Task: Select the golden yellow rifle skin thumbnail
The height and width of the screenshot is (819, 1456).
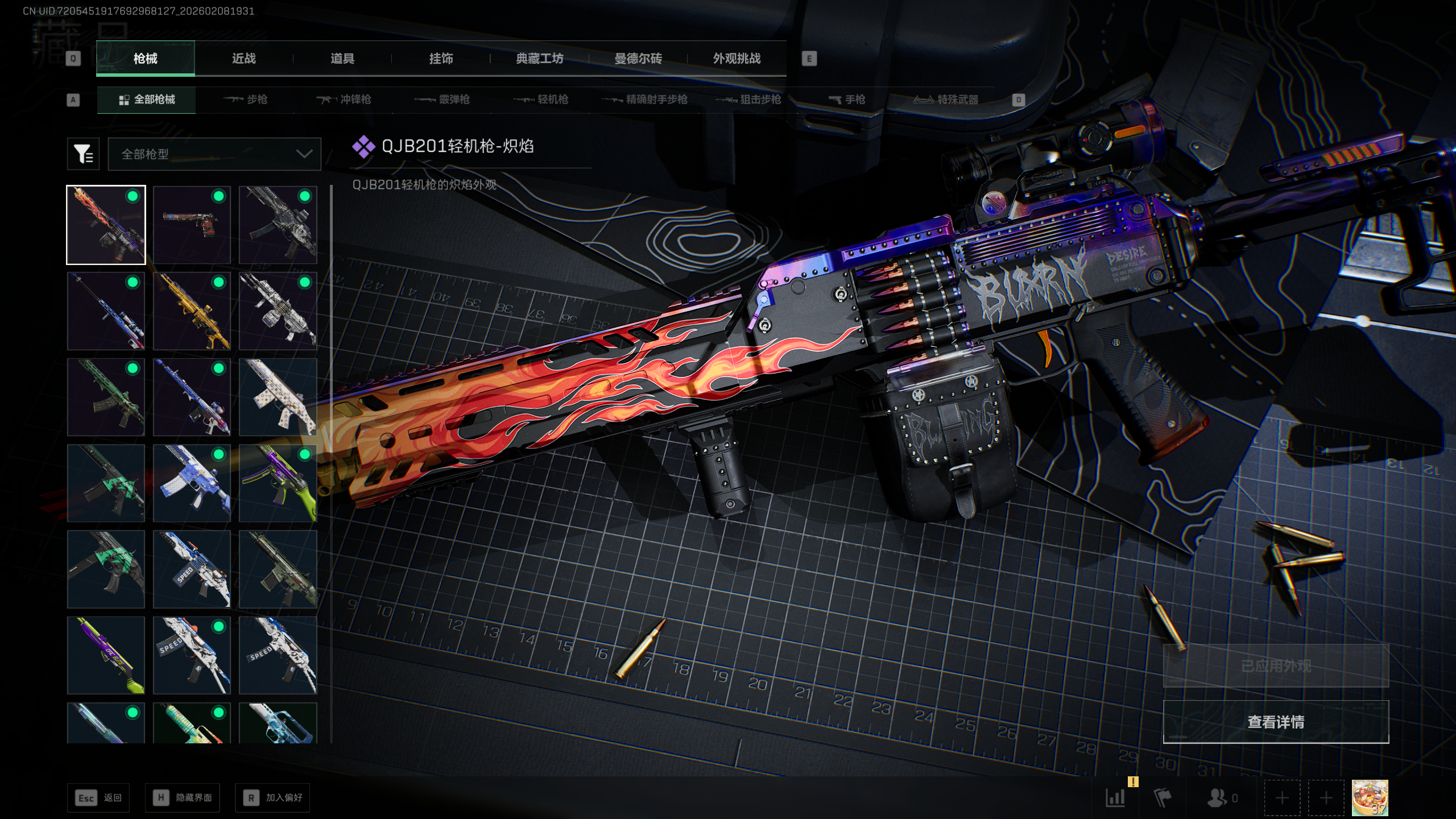Action: click(192, 311)
